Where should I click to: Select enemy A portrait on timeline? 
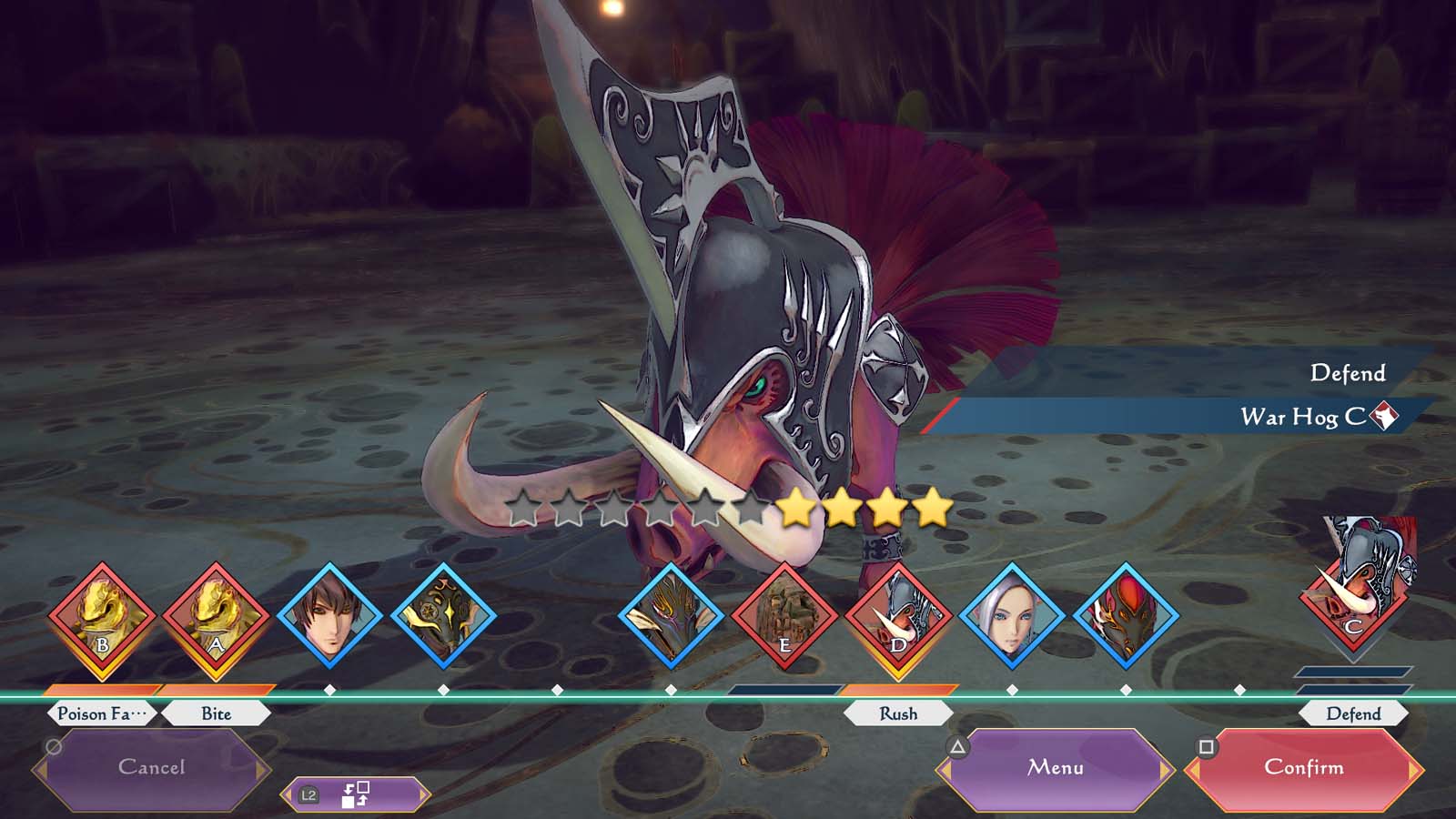point(216,619)
